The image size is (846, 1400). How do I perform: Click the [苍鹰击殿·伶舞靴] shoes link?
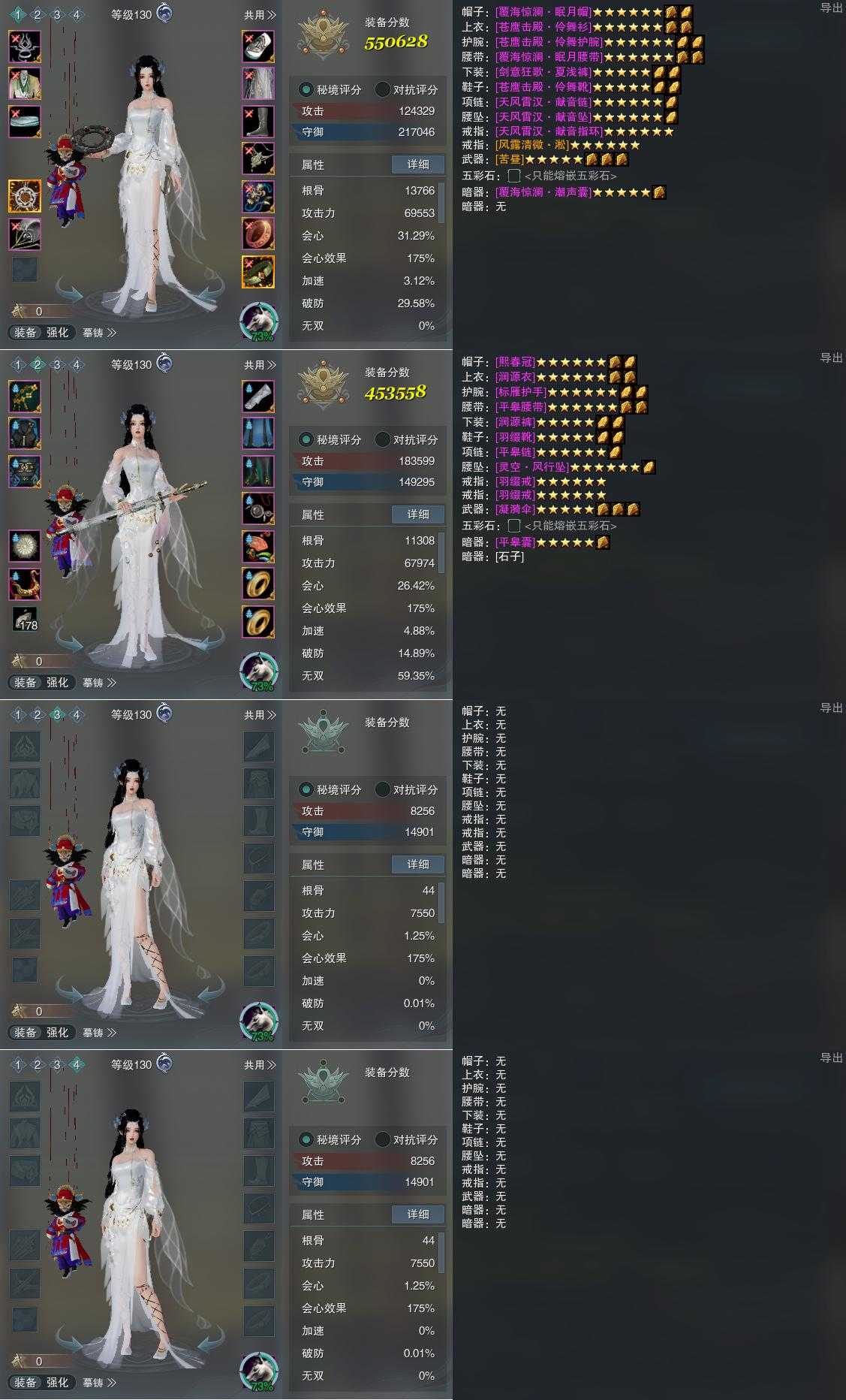coord(543,87)
